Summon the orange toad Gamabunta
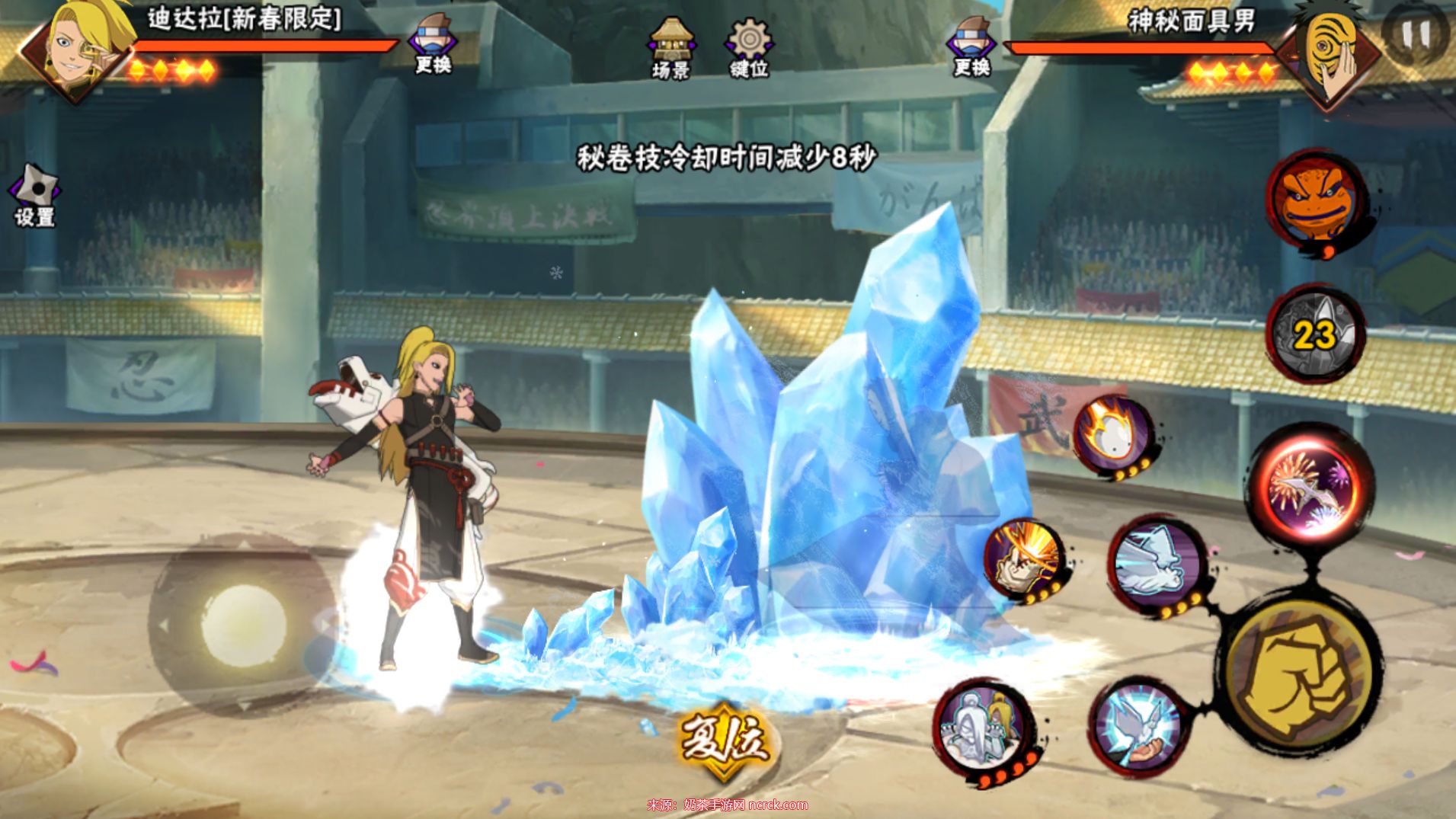Viewport: 1456px width, 819px height. pyautogui.click(x=1315, y=200)
